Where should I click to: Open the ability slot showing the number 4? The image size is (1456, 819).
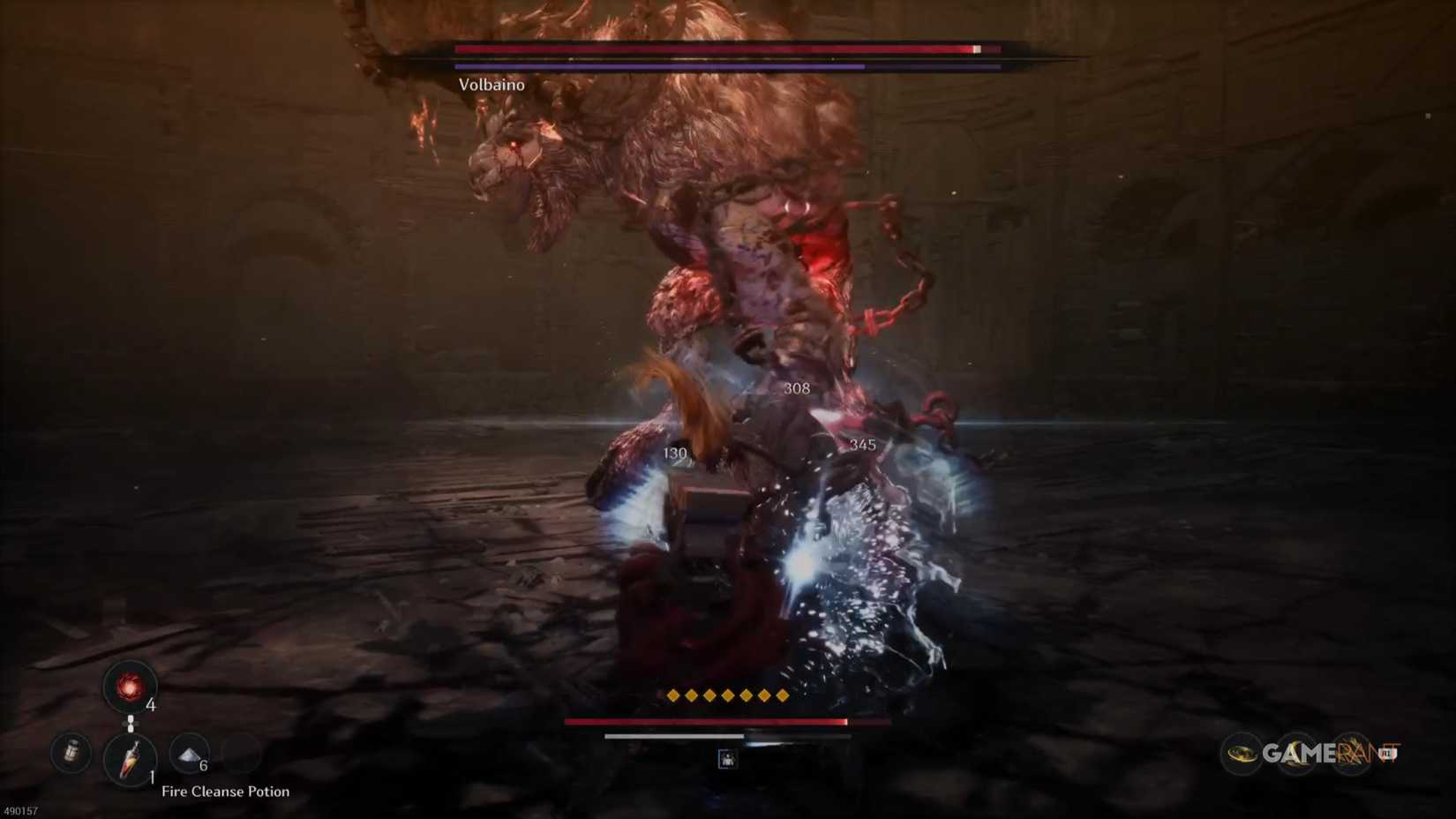coord(130,688)
